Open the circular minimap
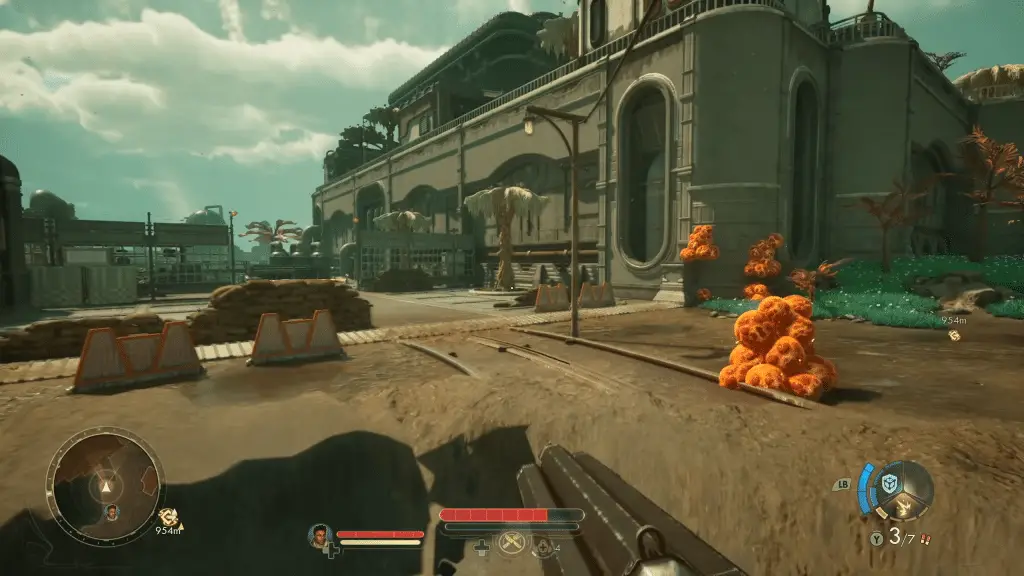 tap(104, 487)
